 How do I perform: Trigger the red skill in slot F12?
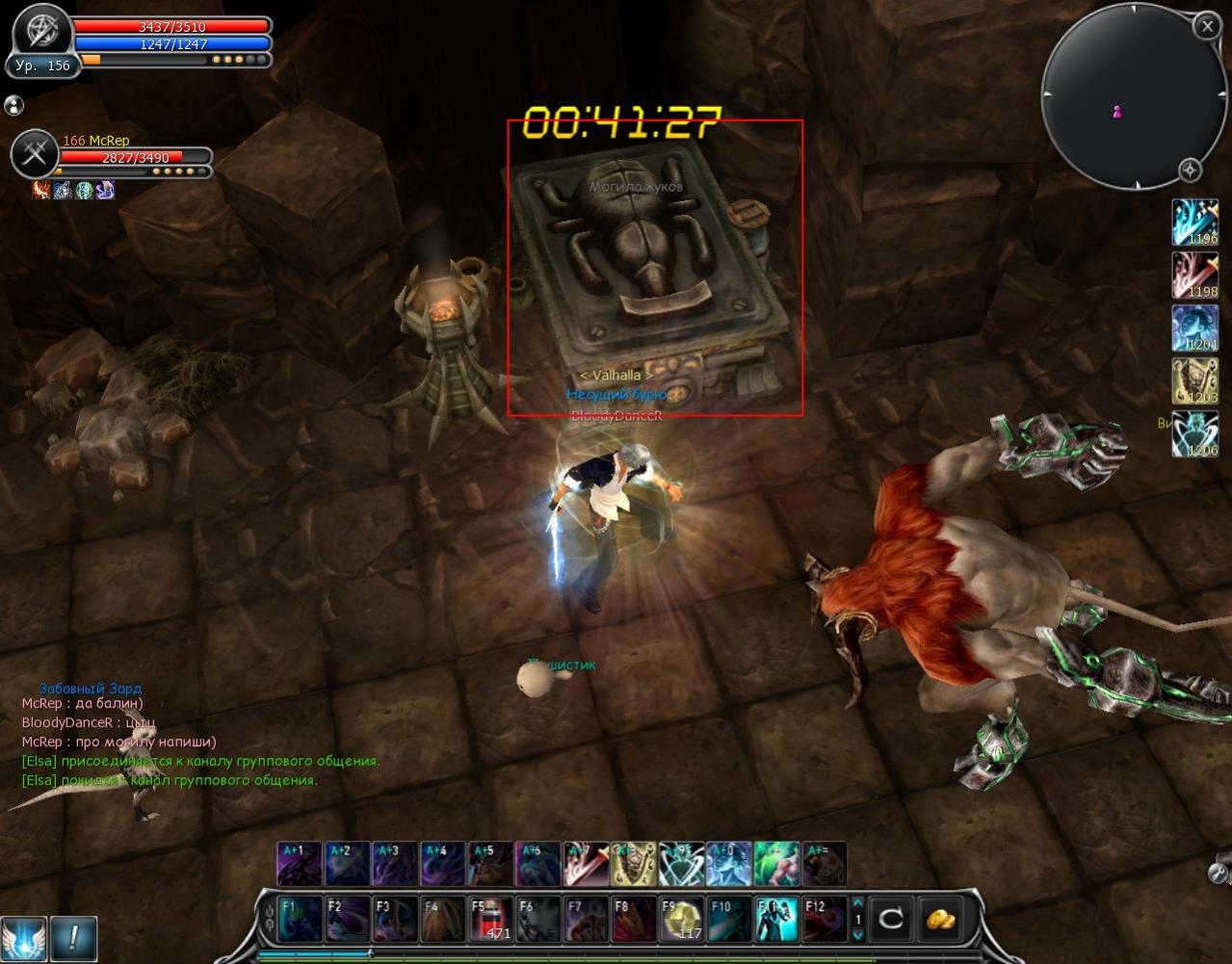(x=825, y=918)
